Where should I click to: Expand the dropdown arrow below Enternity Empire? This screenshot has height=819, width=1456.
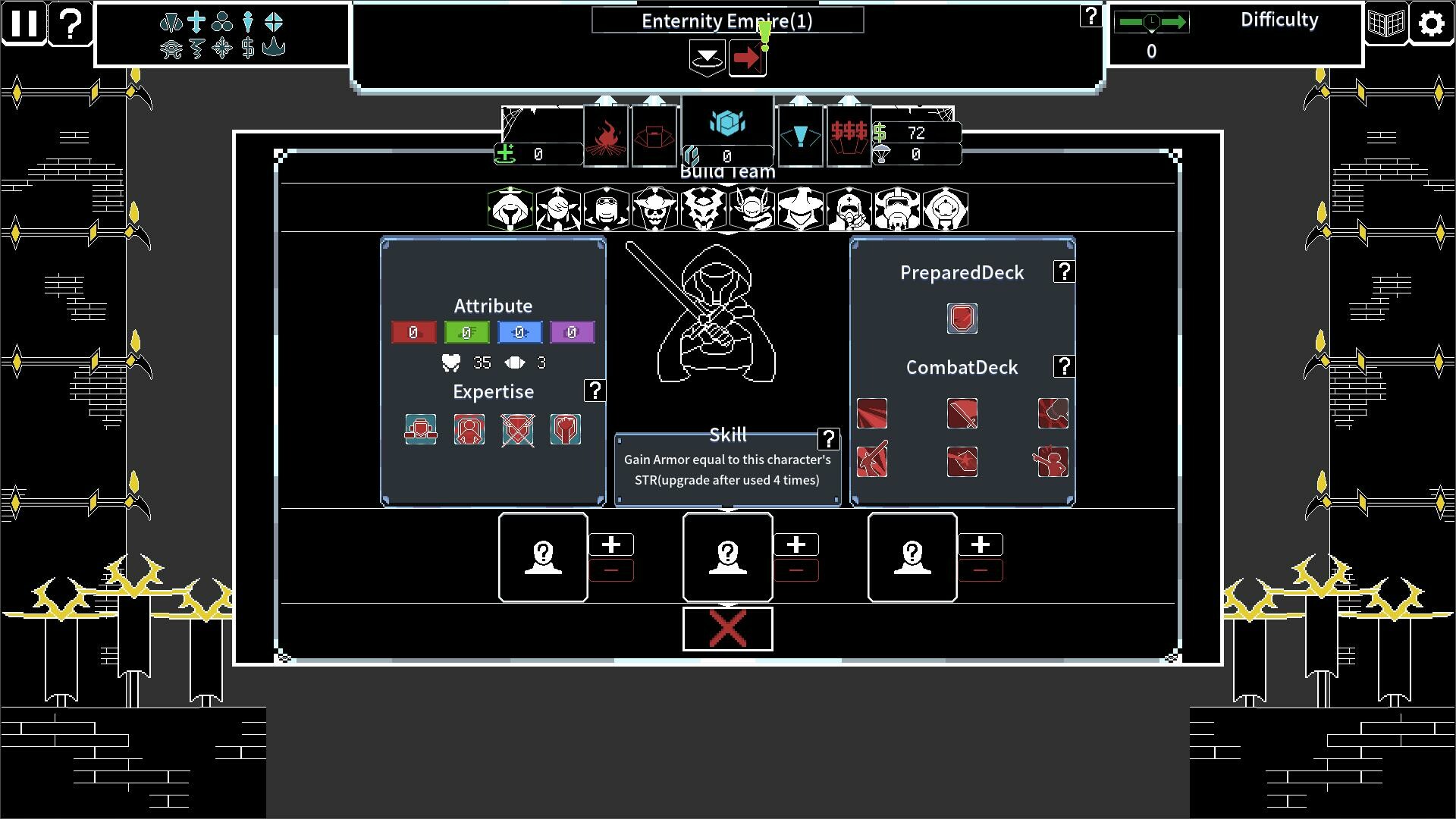point(707,58)
